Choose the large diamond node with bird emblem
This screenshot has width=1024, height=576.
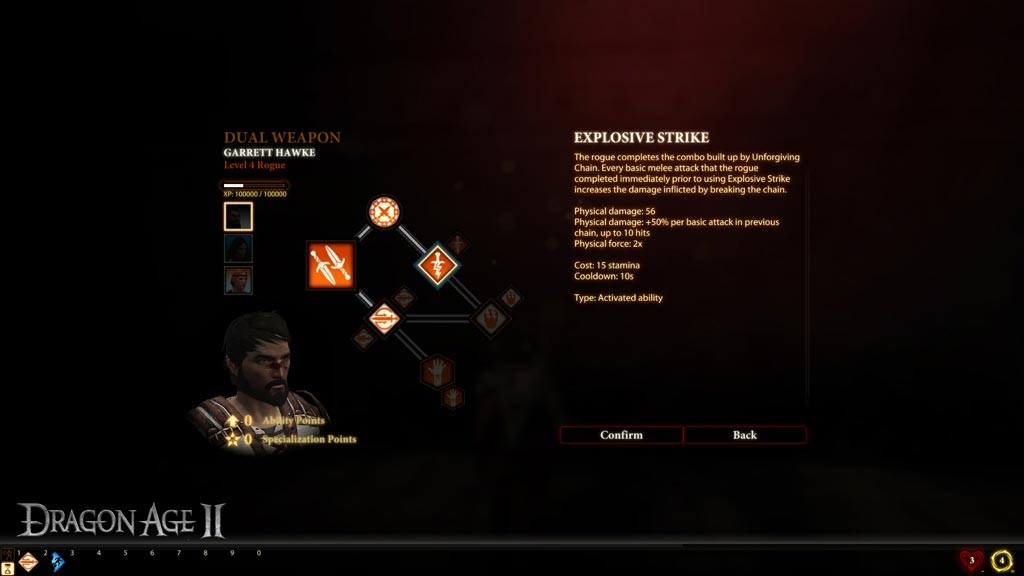click(x=490, y=319)
